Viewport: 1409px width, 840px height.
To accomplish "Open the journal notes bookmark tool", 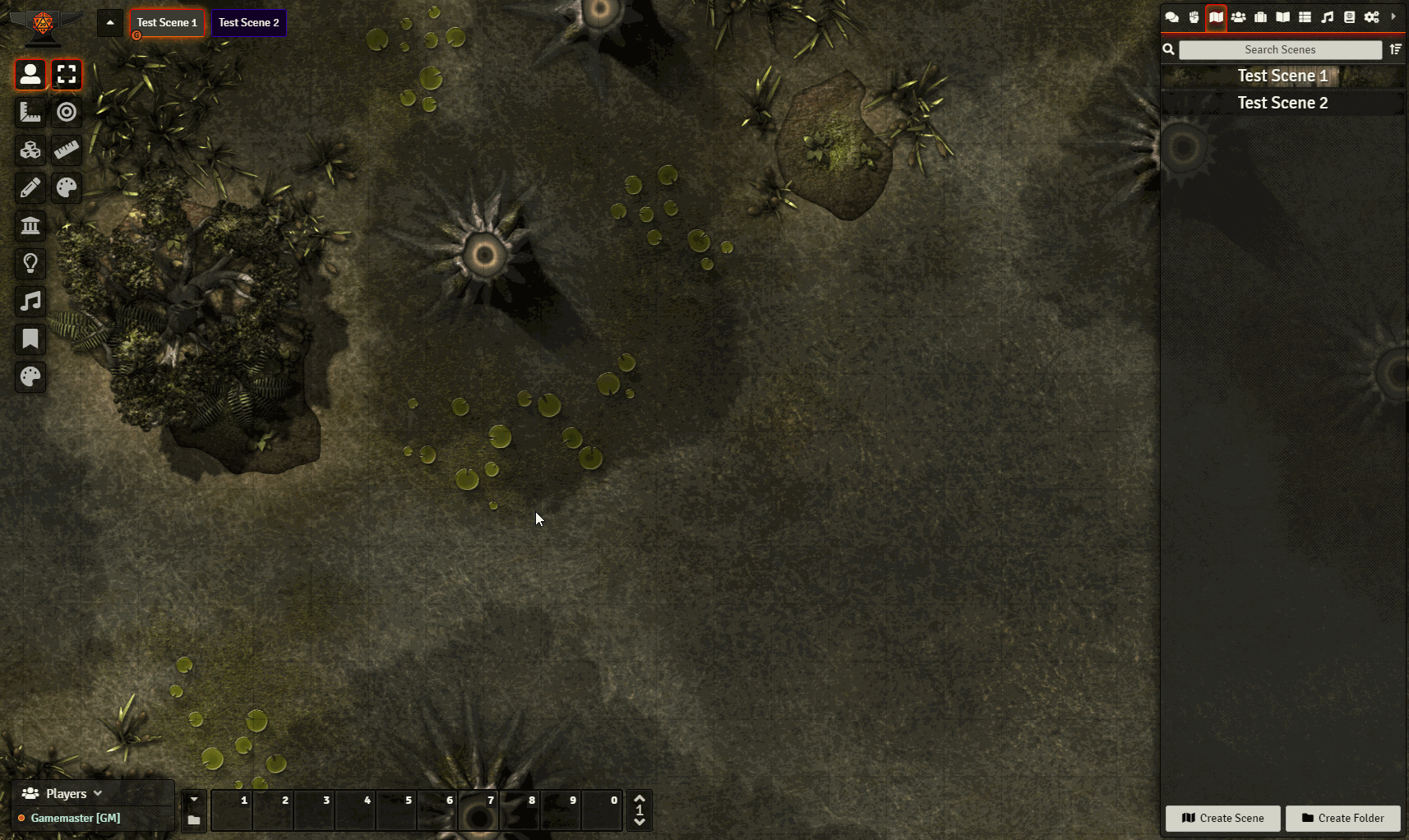I will [30, 339].
